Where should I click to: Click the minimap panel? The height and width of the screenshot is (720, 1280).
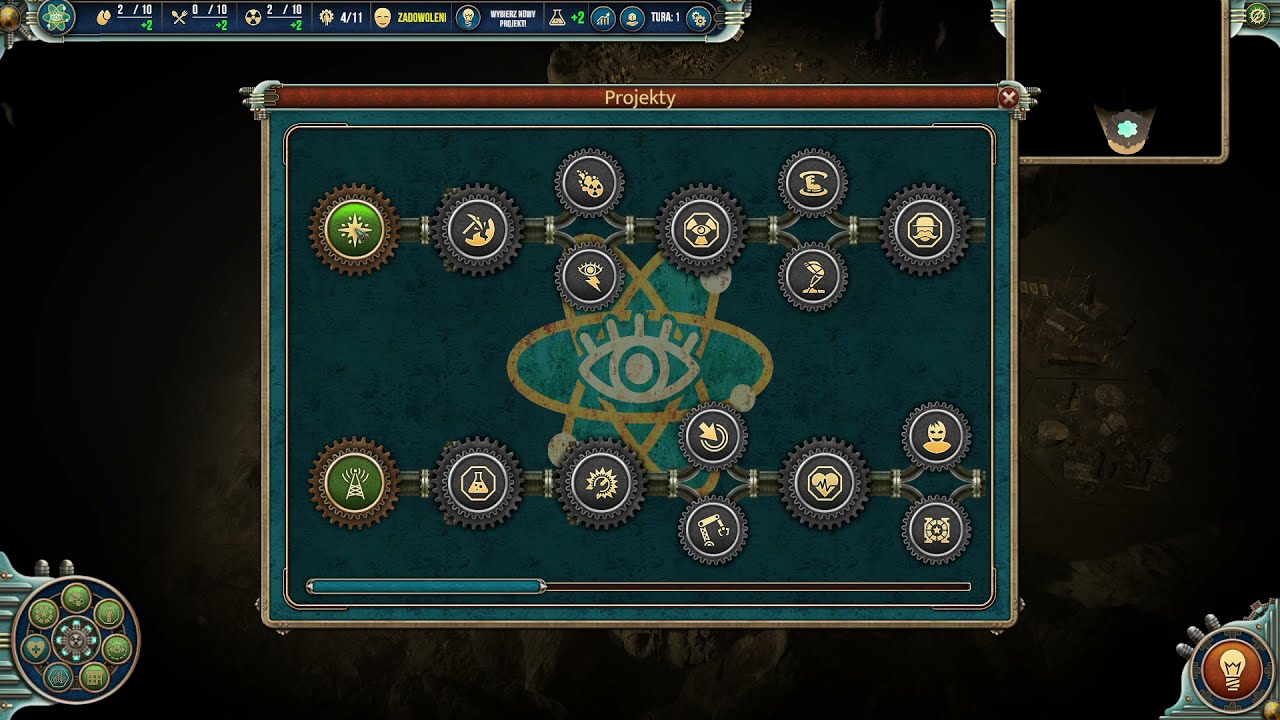(1116, 80)
